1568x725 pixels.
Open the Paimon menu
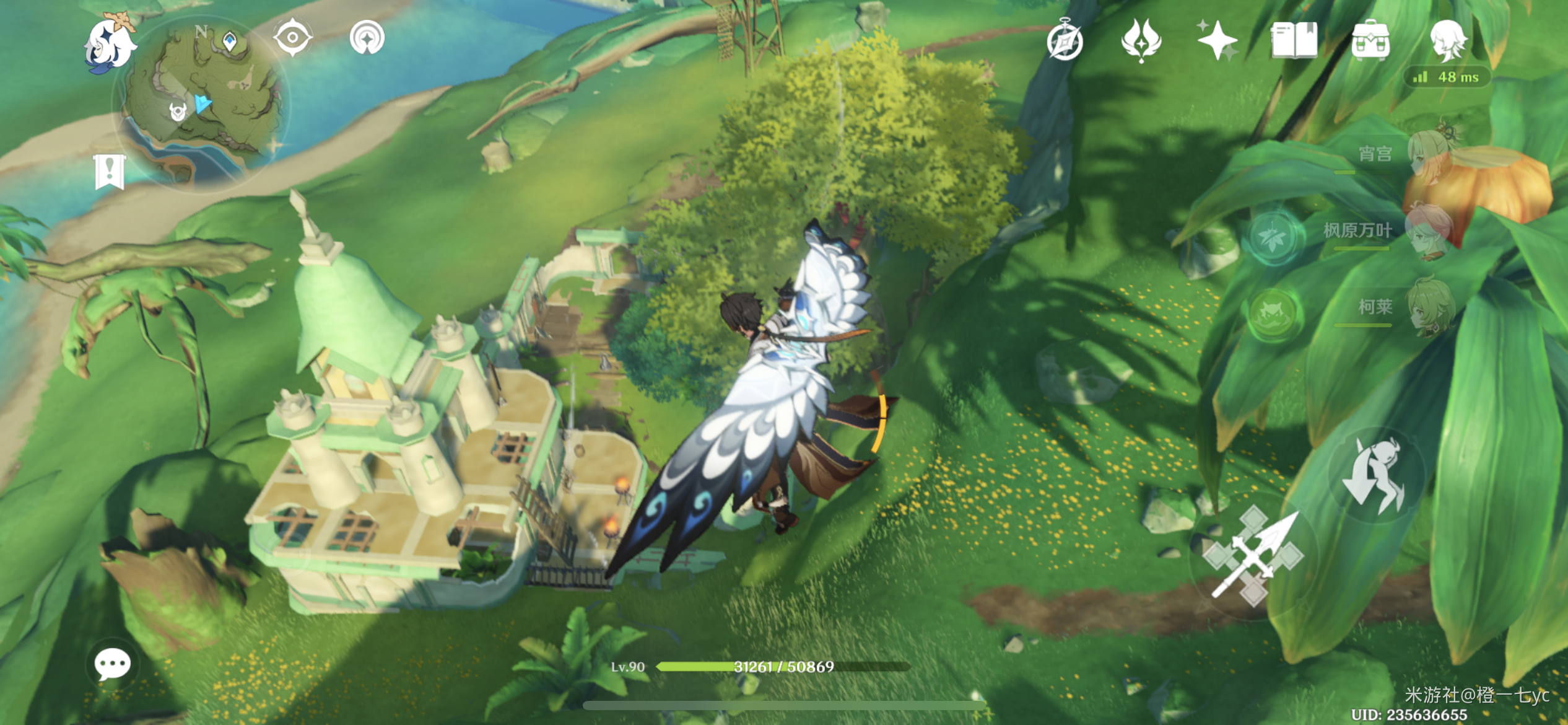(110, 43)
